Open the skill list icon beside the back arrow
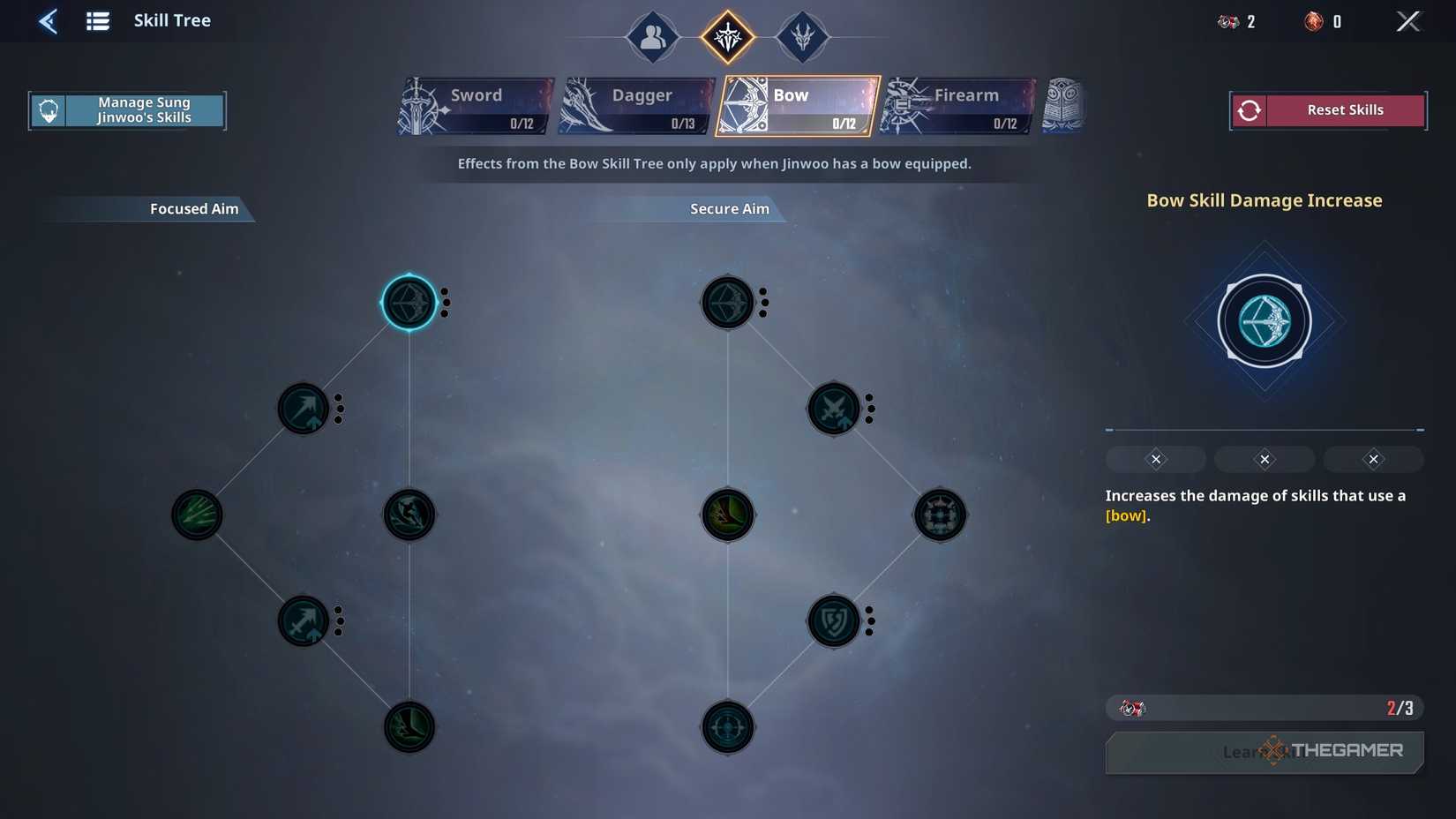 [97, 20]
